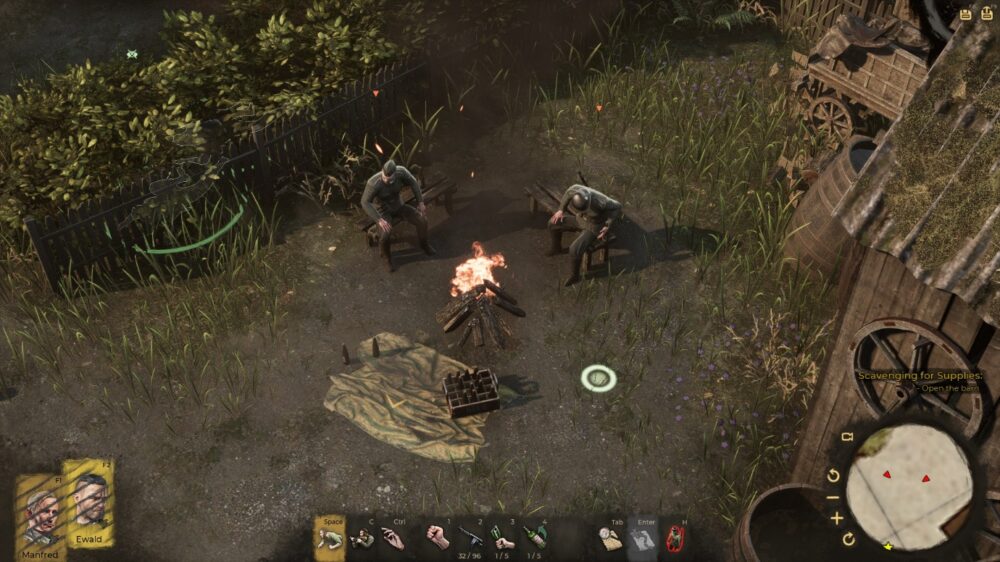The width and height of the screenshot is (1000, 562).
Task: Rotate the camera clockwise
Action: coord(848,540)
